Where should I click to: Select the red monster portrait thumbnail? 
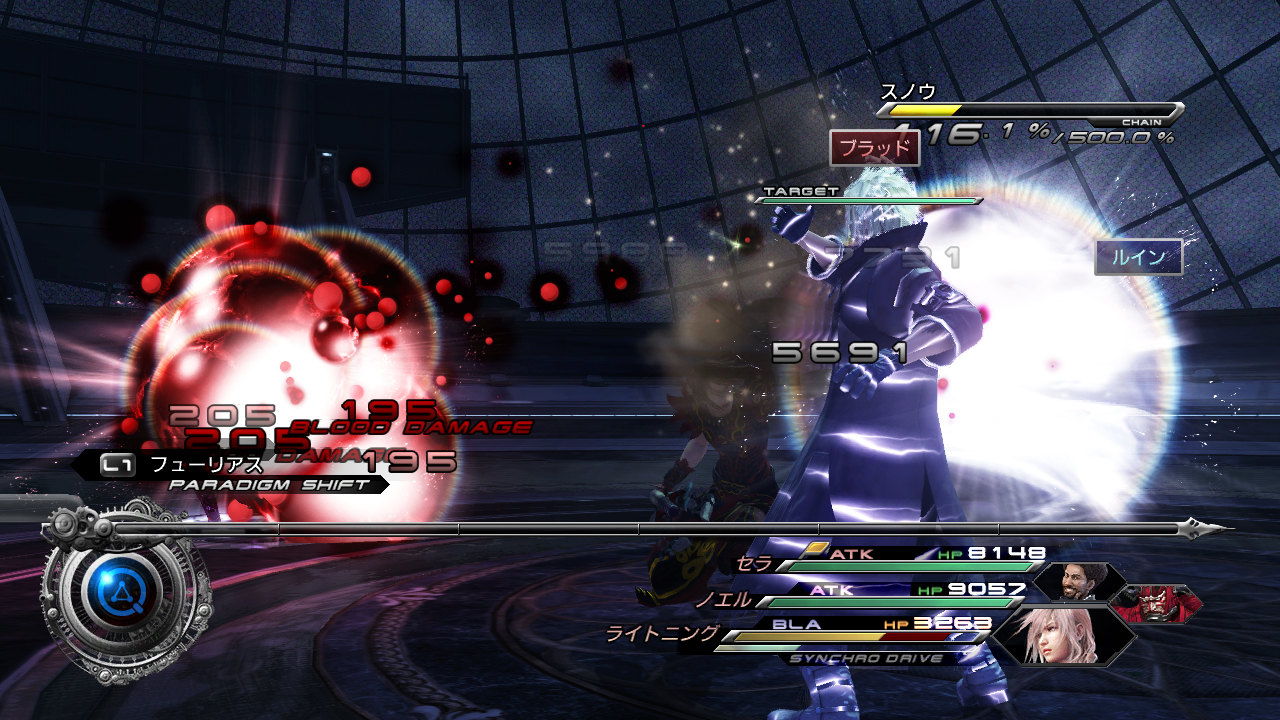(x=1154, y=603)
